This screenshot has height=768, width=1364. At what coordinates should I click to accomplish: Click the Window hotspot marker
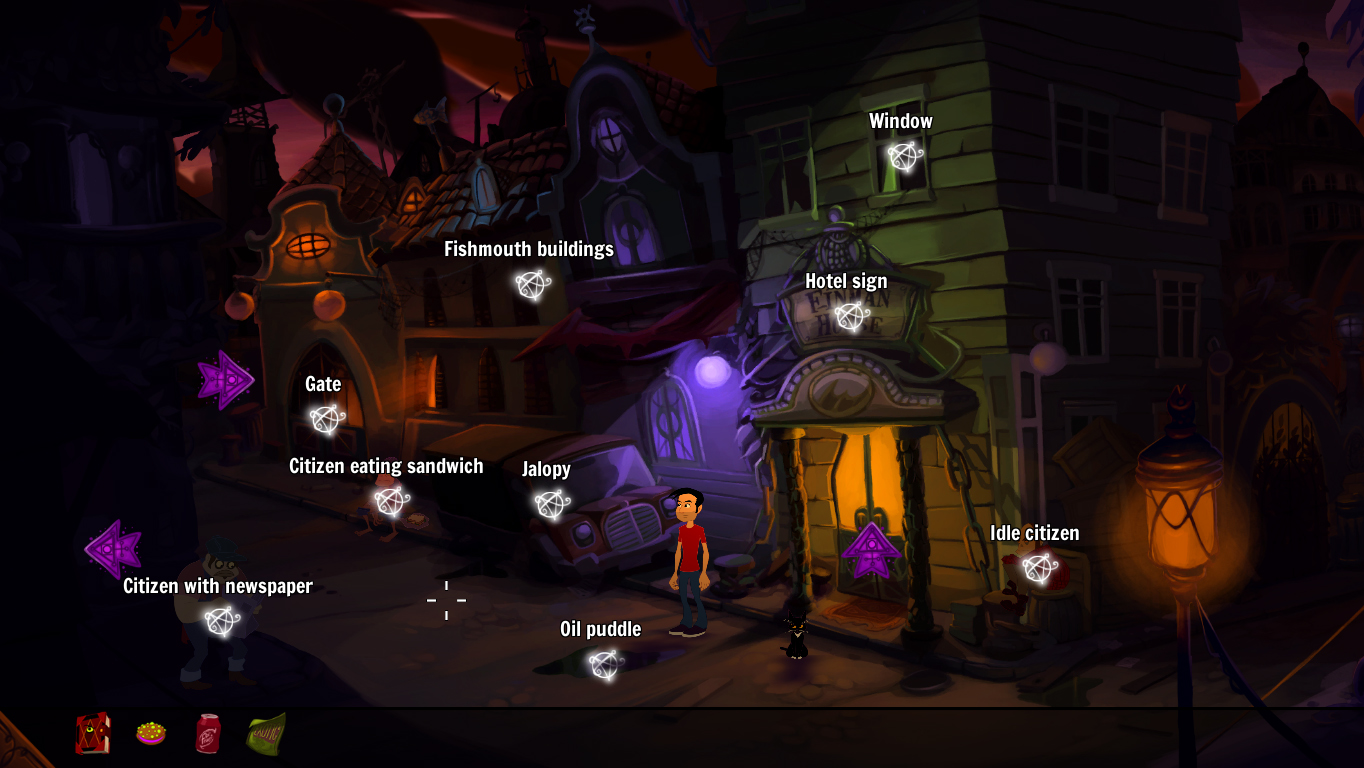coord(904,157)
